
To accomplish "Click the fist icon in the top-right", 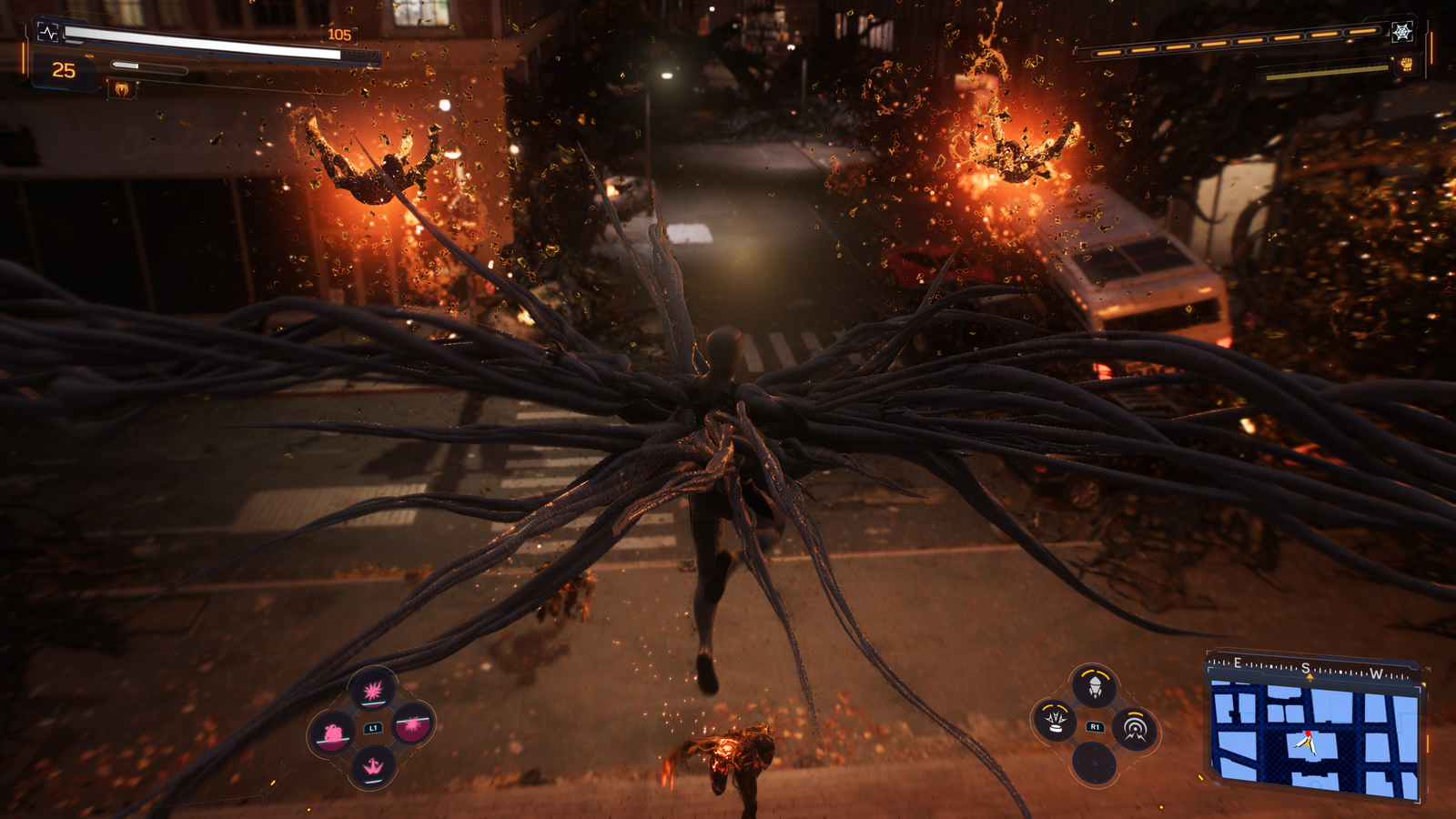I will [1406, 65].
